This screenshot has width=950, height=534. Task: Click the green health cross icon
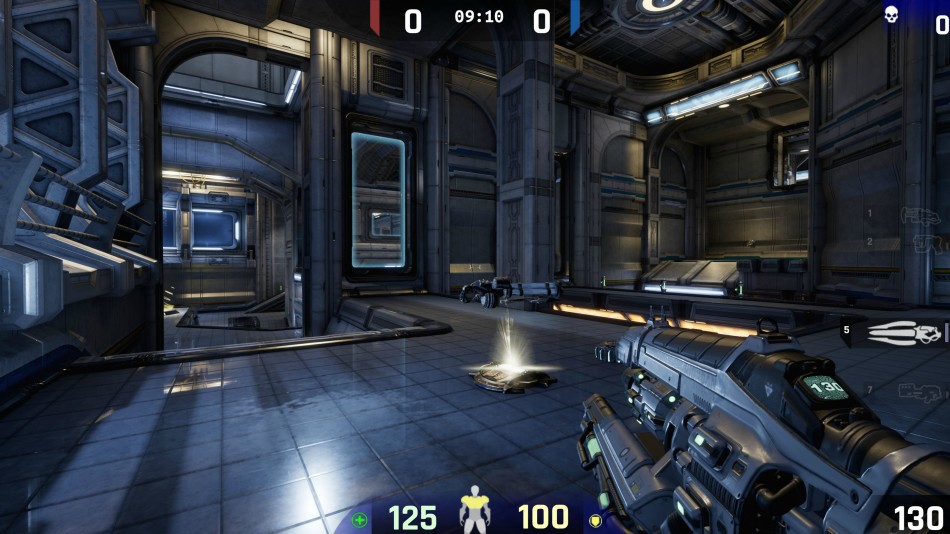pyautogui.click(x=360, y=520)
